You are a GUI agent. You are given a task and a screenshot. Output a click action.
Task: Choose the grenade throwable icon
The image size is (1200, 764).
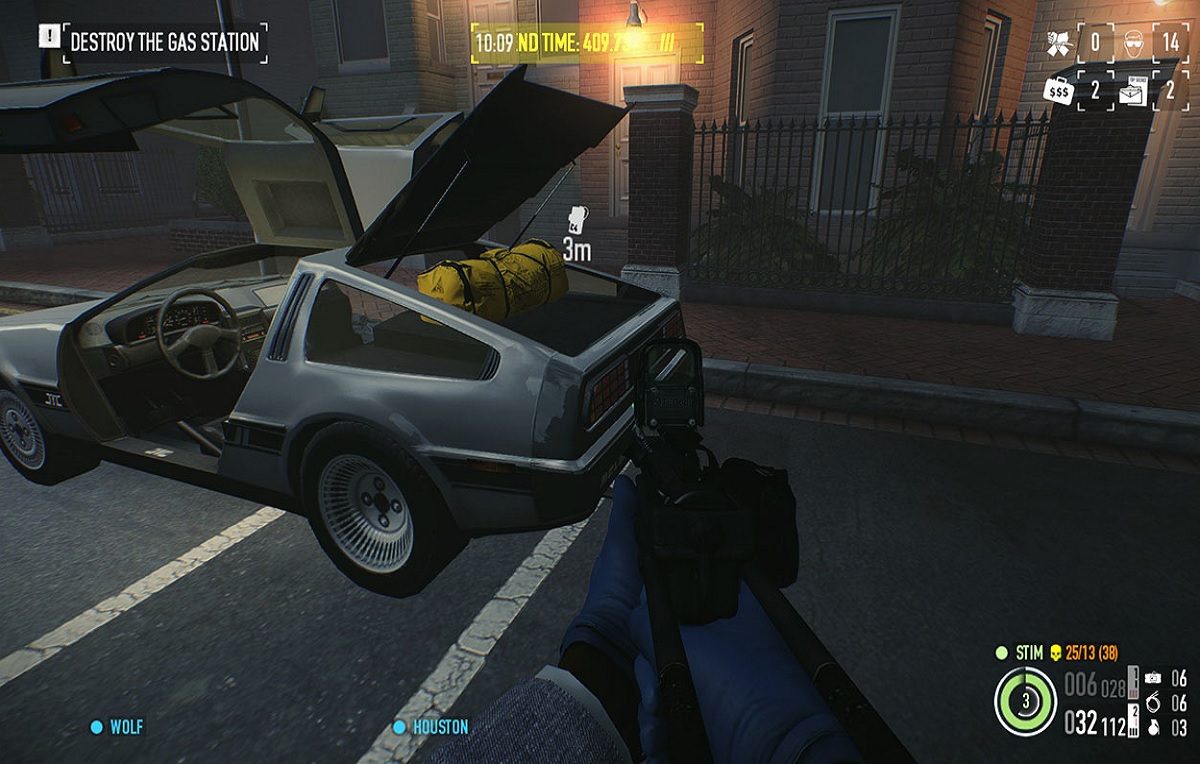click(x=1151, y=727)
